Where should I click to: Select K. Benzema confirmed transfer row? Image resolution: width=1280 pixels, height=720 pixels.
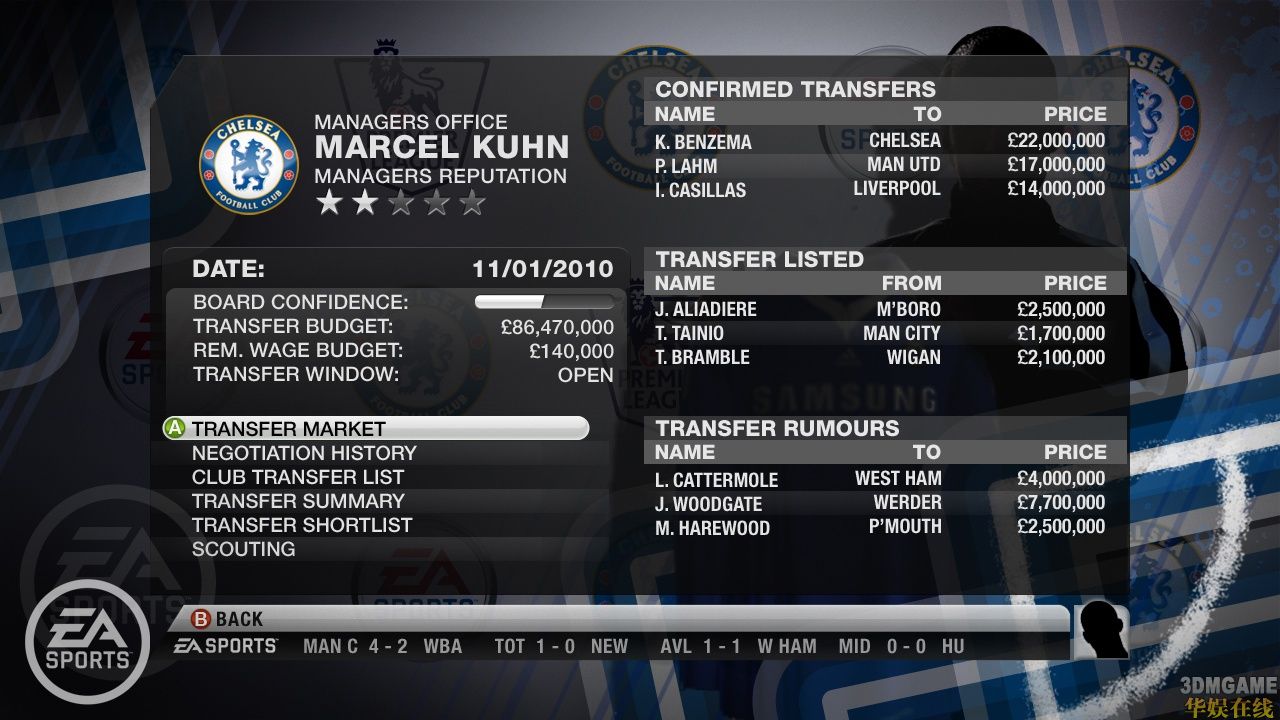880,141
